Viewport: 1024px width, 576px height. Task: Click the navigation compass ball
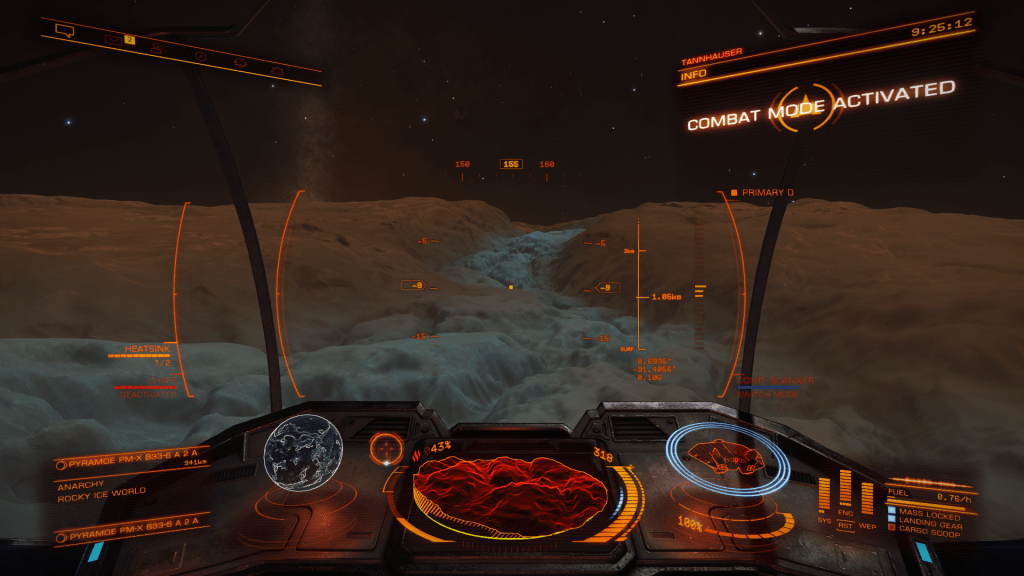(384, 447)
